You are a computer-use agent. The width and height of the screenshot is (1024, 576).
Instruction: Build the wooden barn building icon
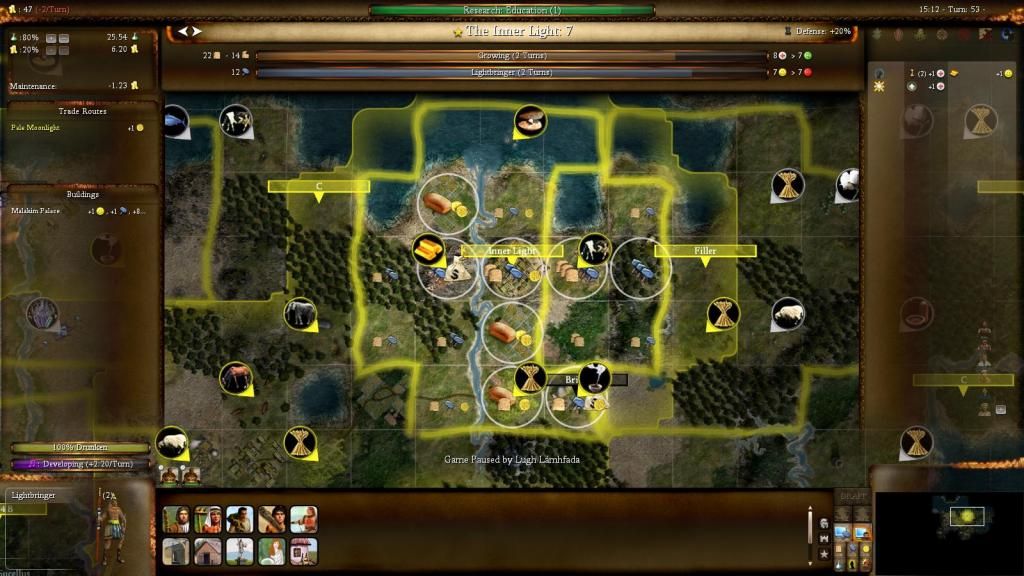(x=208, y=551)
